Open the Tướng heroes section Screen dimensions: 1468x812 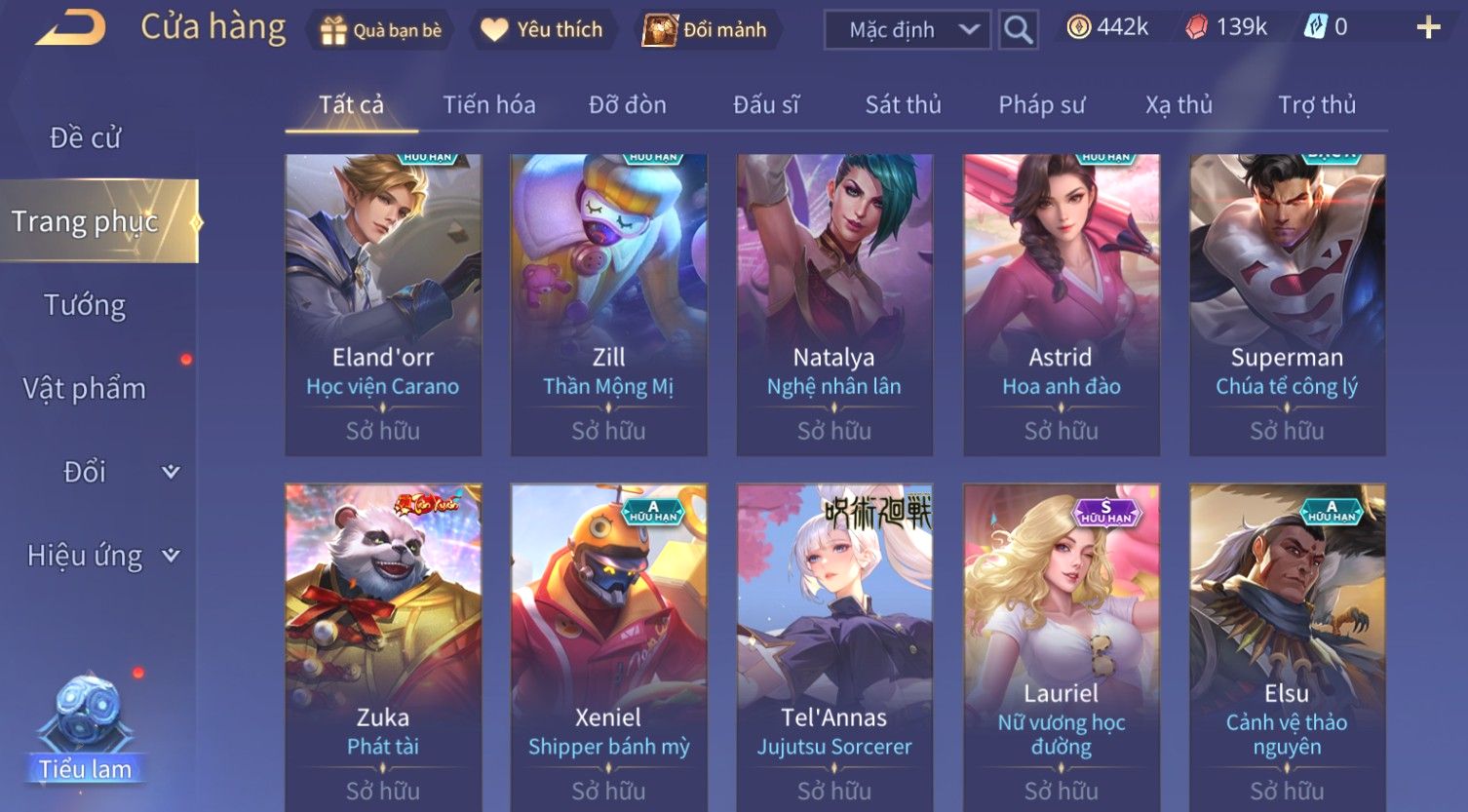pyautogui.click(x=85, y=306)
